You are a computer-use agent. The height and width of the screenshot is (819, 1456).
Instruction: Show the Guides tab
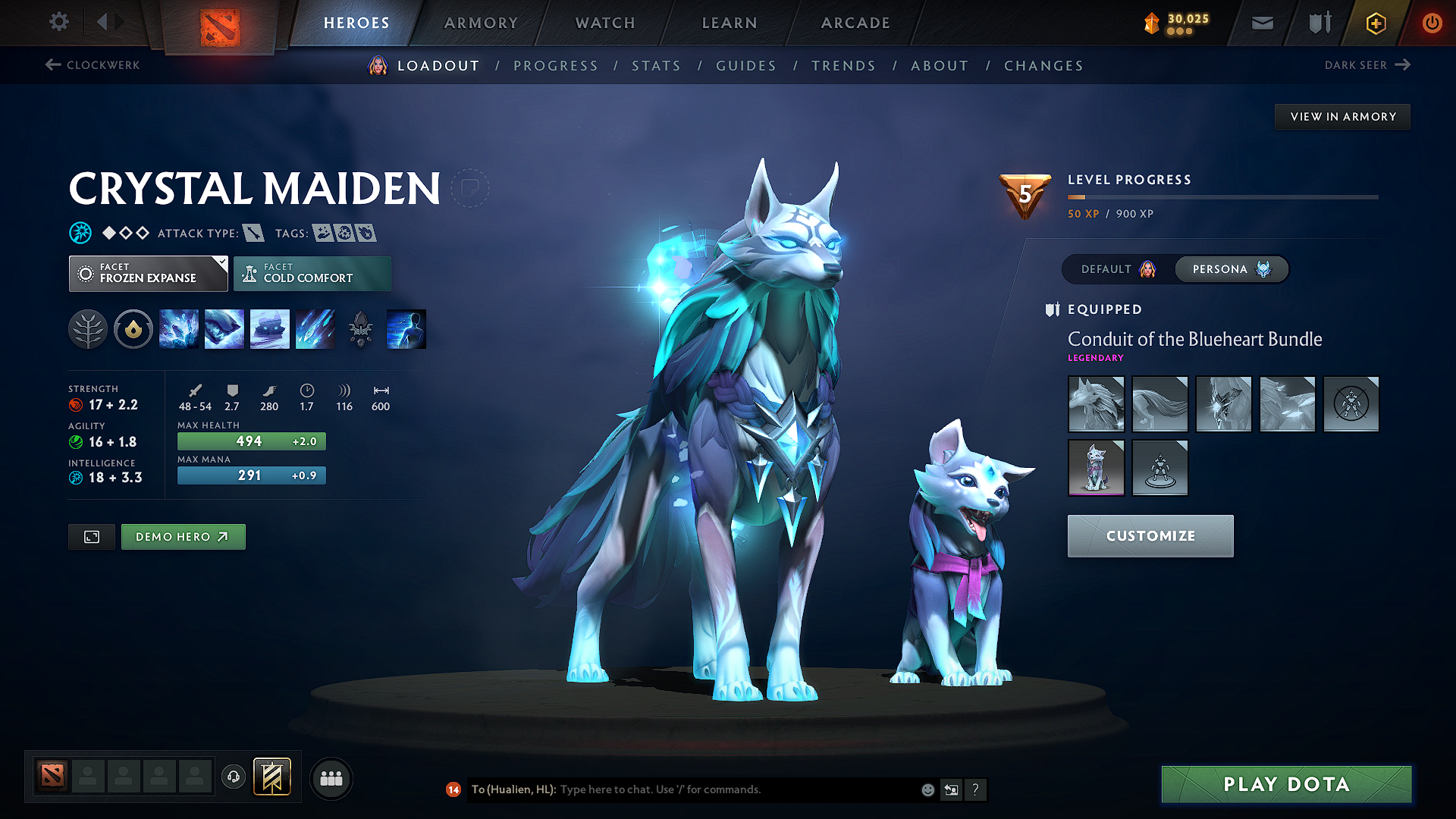(746, 66)
